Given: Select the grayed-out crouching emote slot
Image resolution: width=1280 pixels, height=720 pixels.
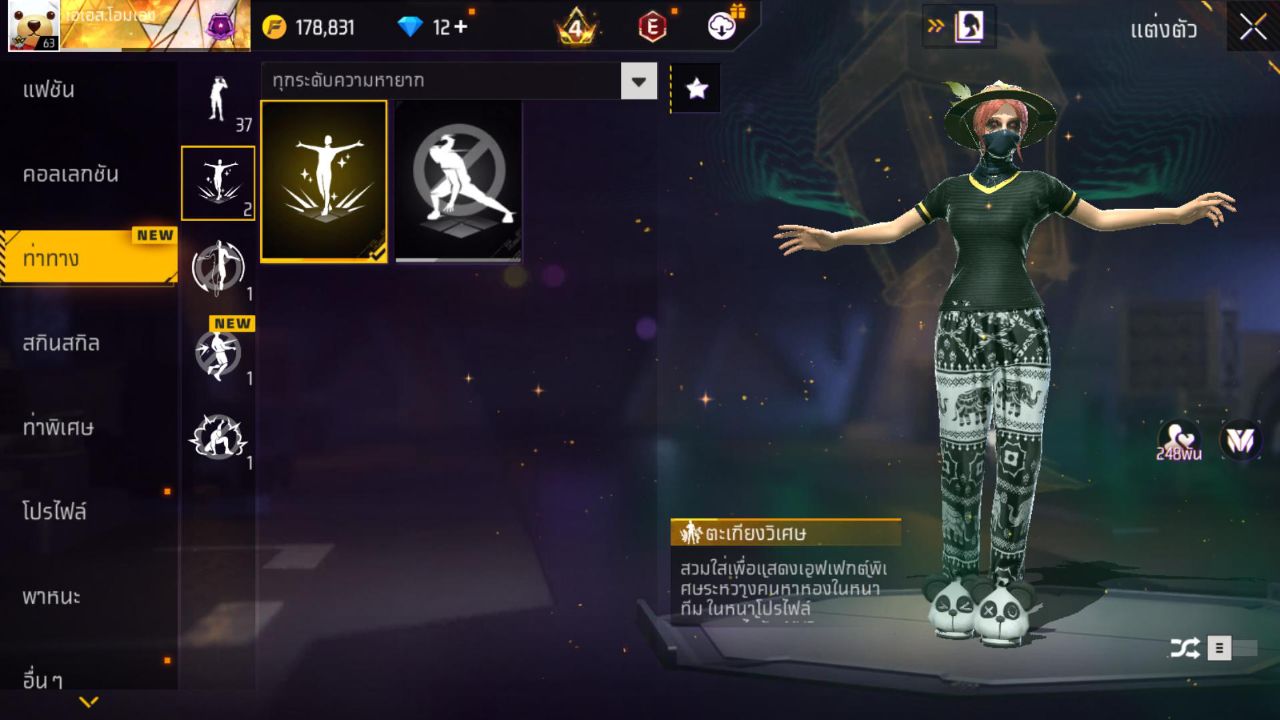Looking at the screenshot, I should (x=458, y=181).
